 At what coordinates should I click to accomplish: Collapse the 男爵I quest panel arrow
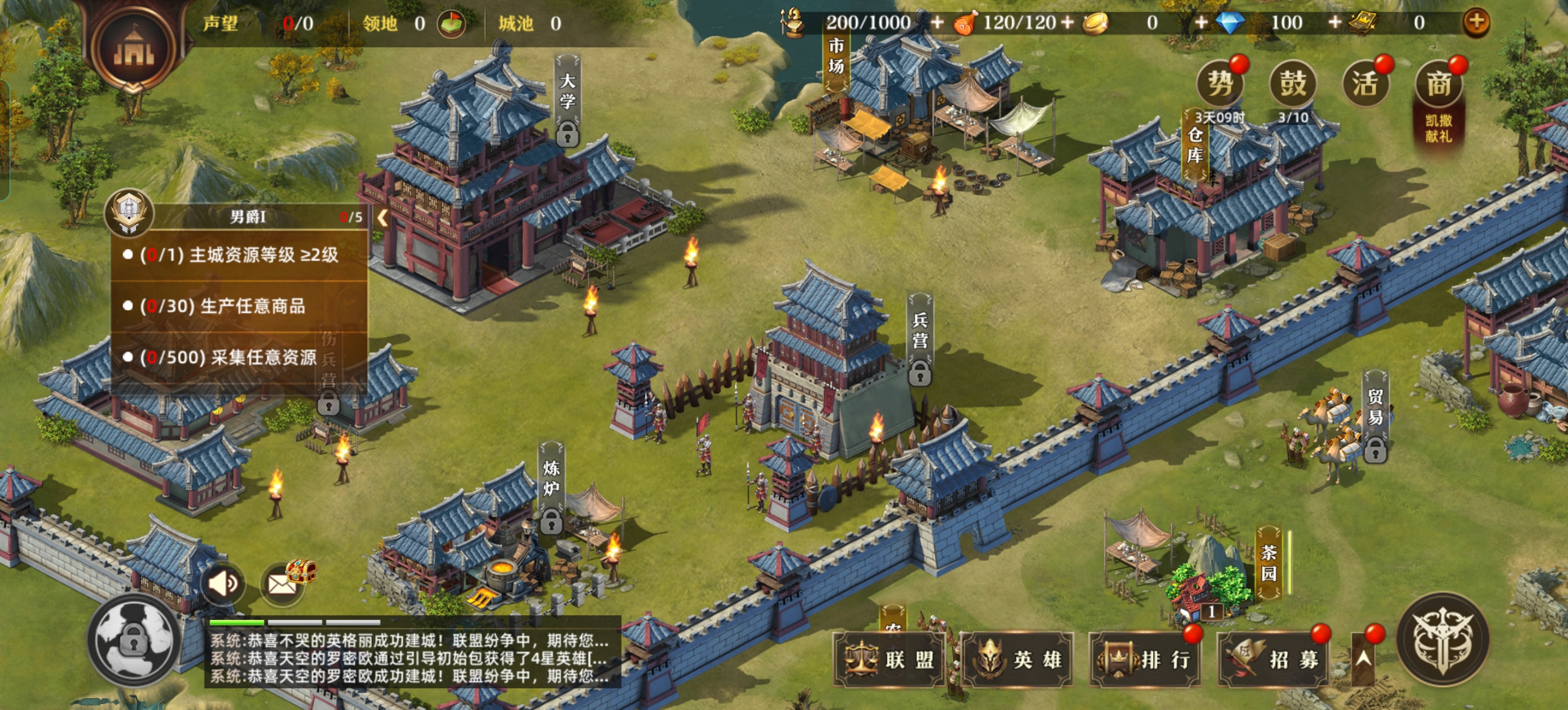pos(383,217)
